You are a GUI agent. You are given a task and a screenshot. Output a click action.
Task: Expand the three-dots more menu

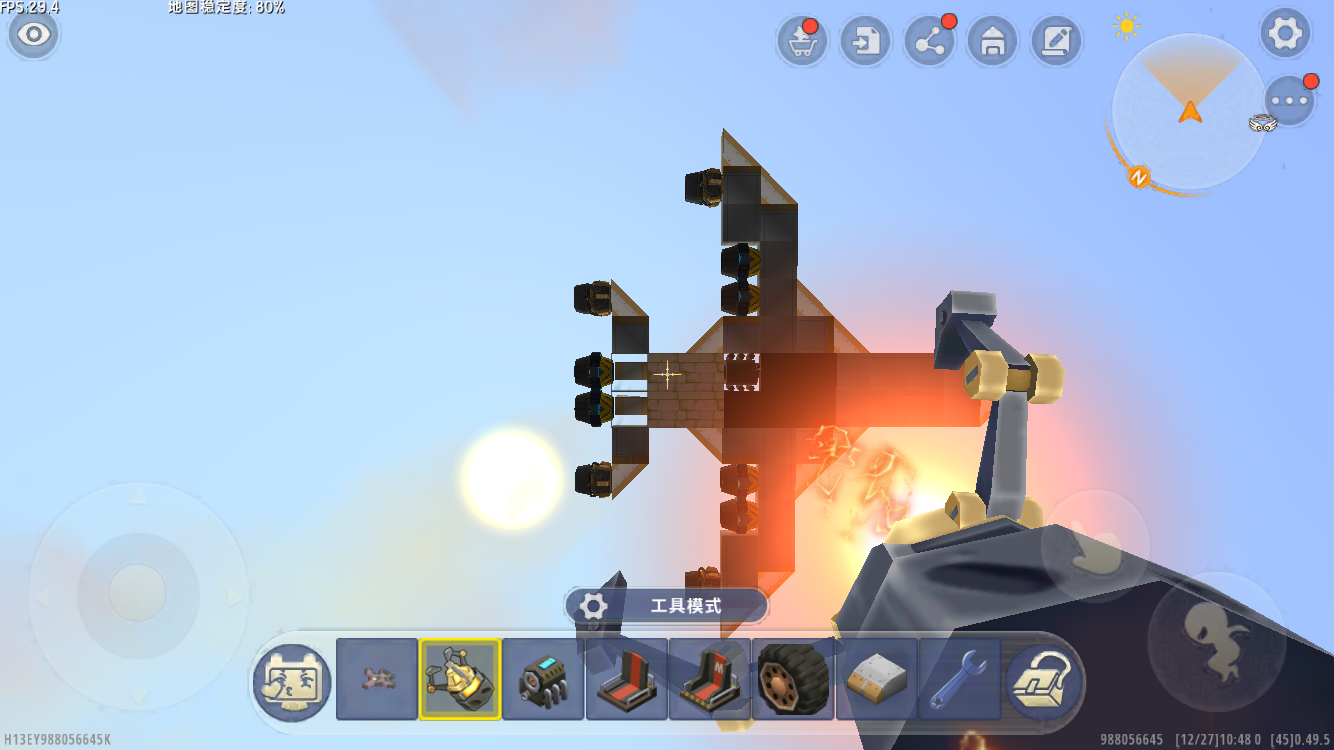pyautogui.click(x=1290, y=101)
